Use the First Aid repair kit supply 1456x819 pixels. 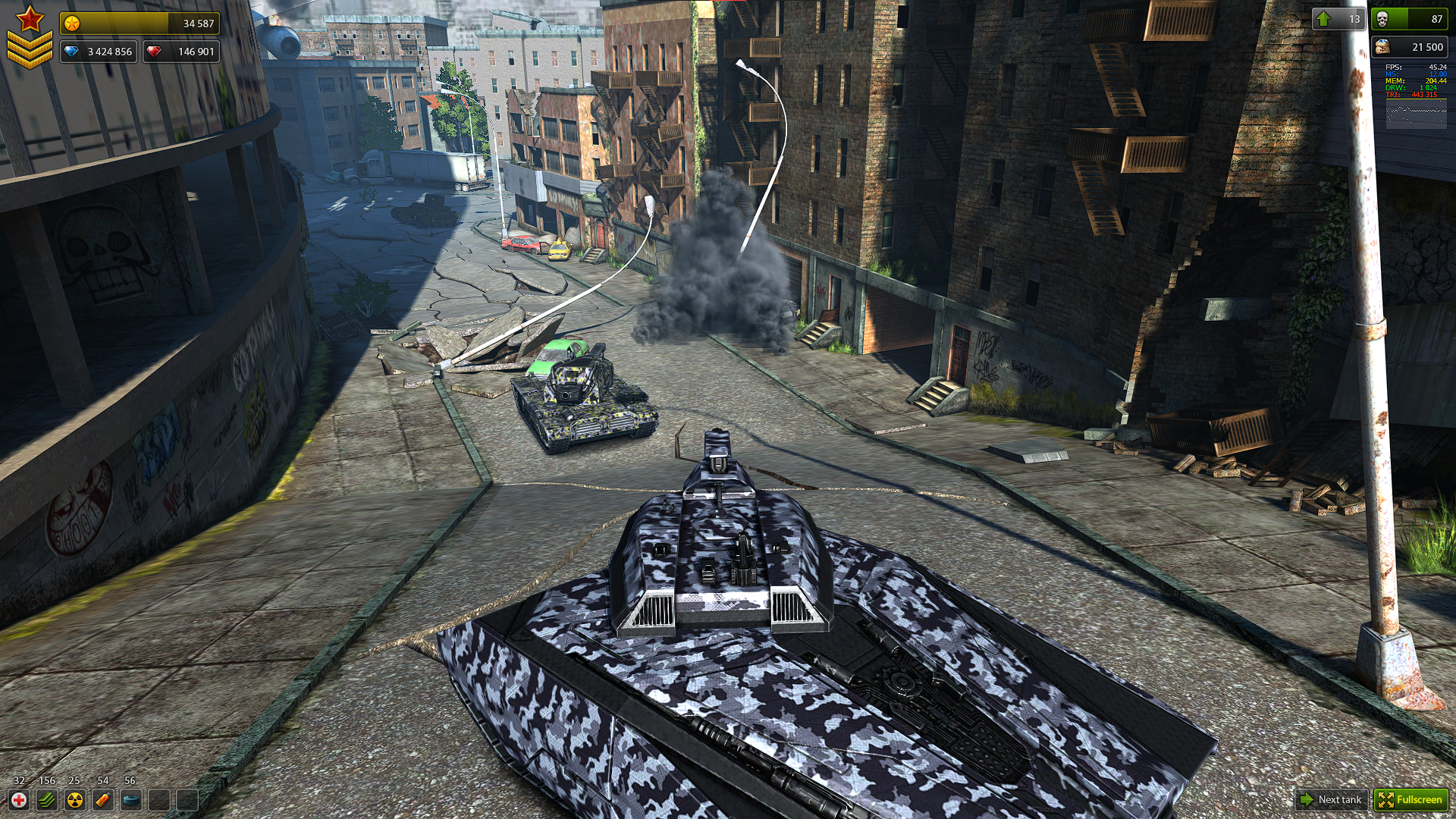19,800
